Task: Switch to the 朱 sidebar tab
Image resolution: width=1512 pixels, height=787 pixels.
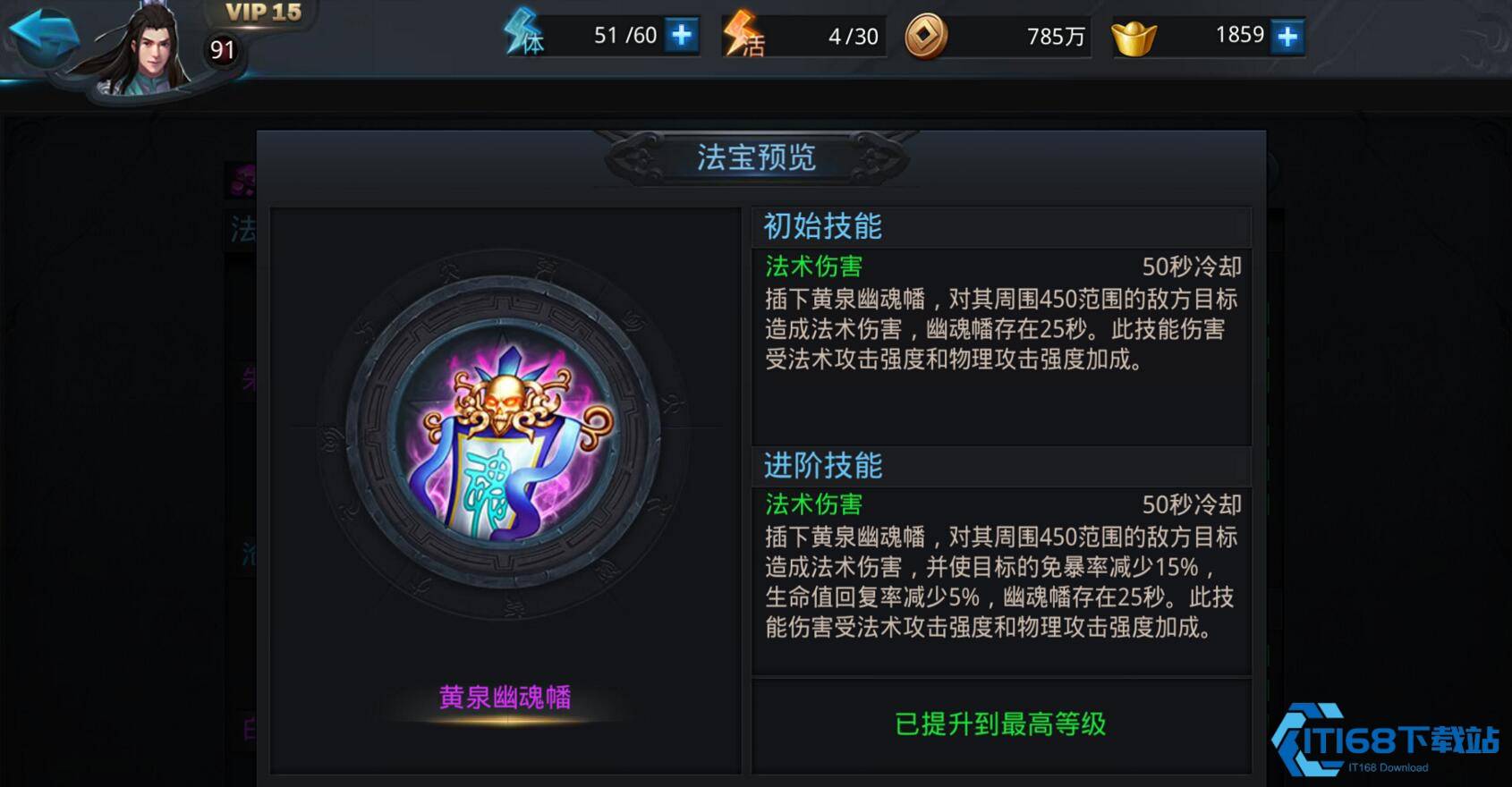Action: 251,377
